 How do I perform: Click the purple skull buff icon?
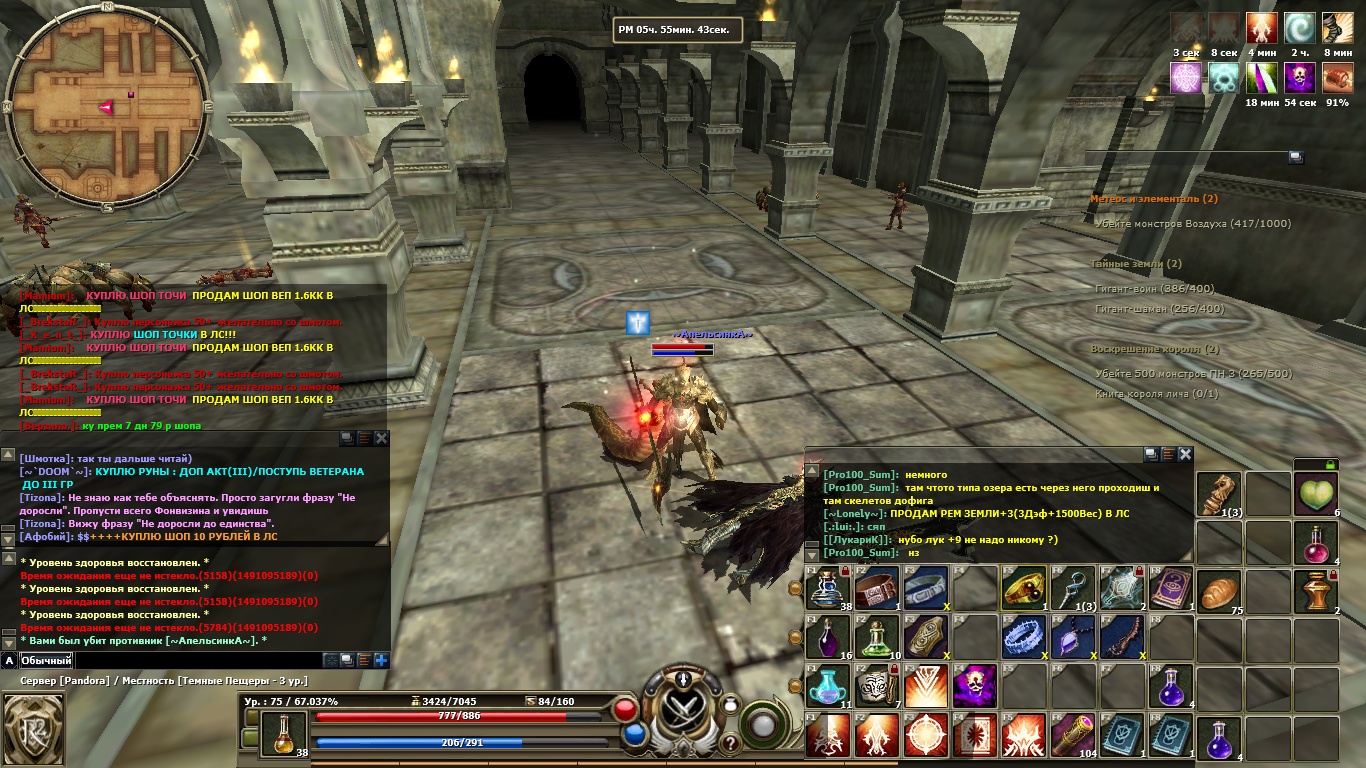tap(1299, 77)
